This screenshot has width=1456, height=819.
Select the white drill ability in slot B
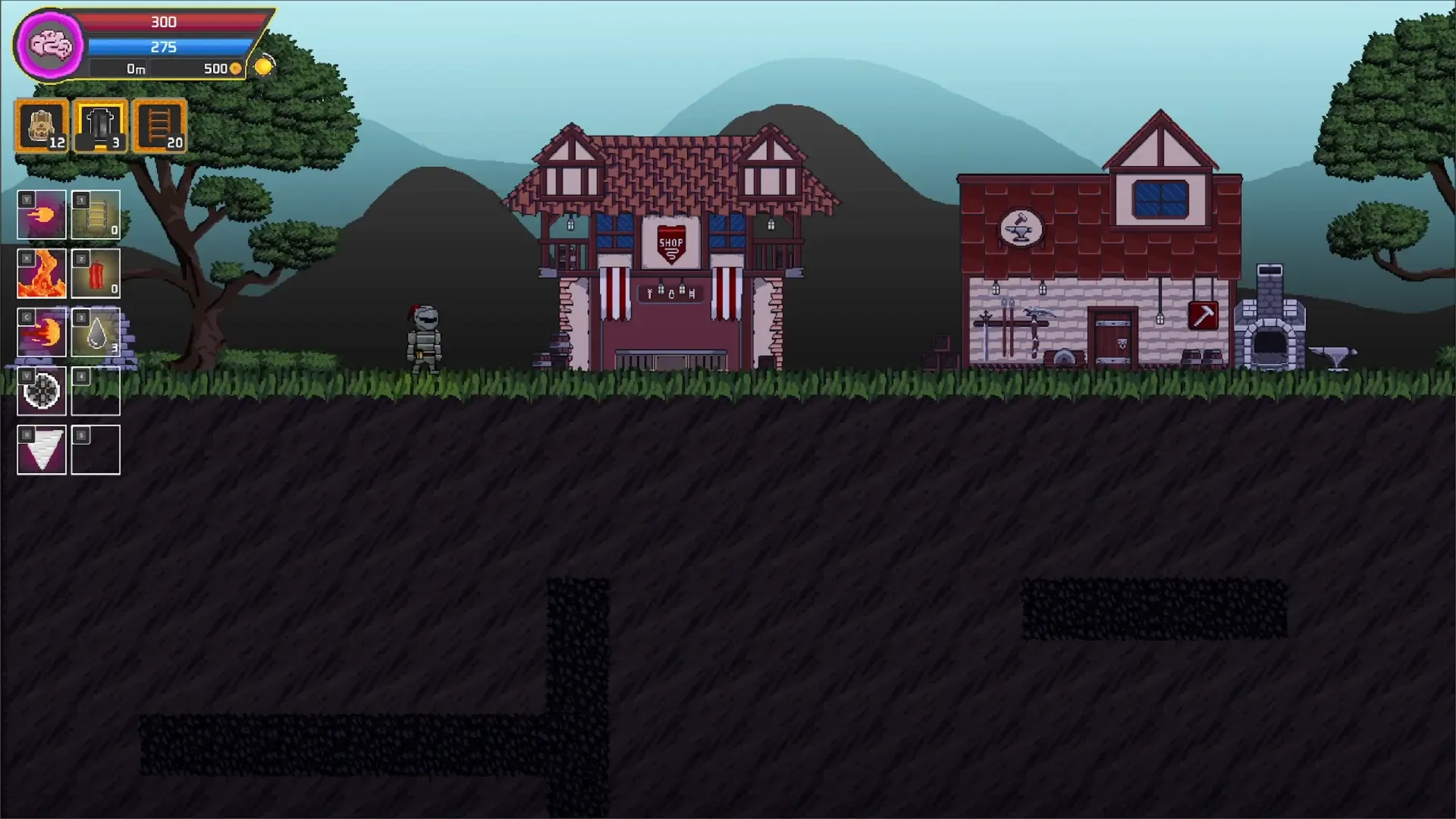tap(41, 449)
